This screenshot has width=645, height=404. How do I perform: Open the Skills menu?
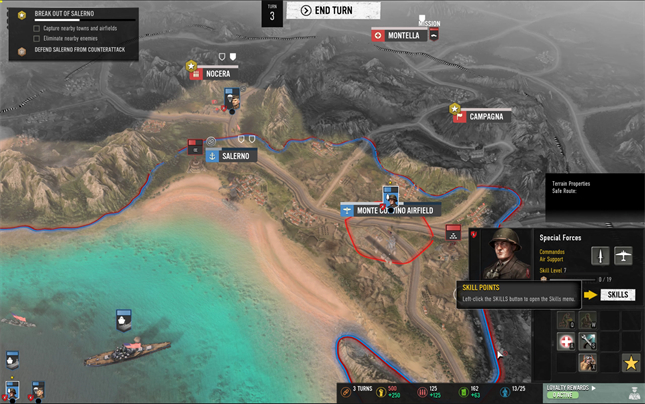coord(617,295)
